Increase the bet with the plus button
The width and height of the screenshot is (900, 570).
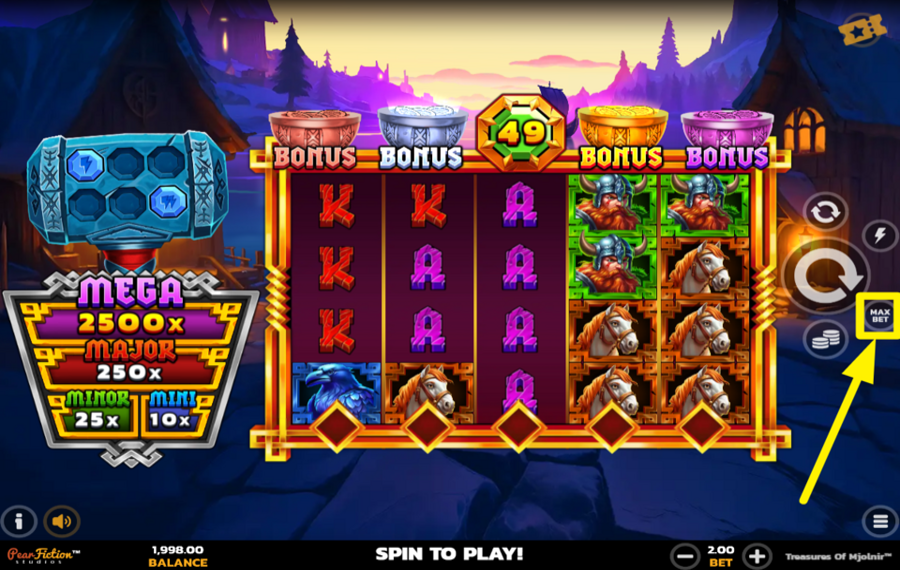tap(757, 556)
